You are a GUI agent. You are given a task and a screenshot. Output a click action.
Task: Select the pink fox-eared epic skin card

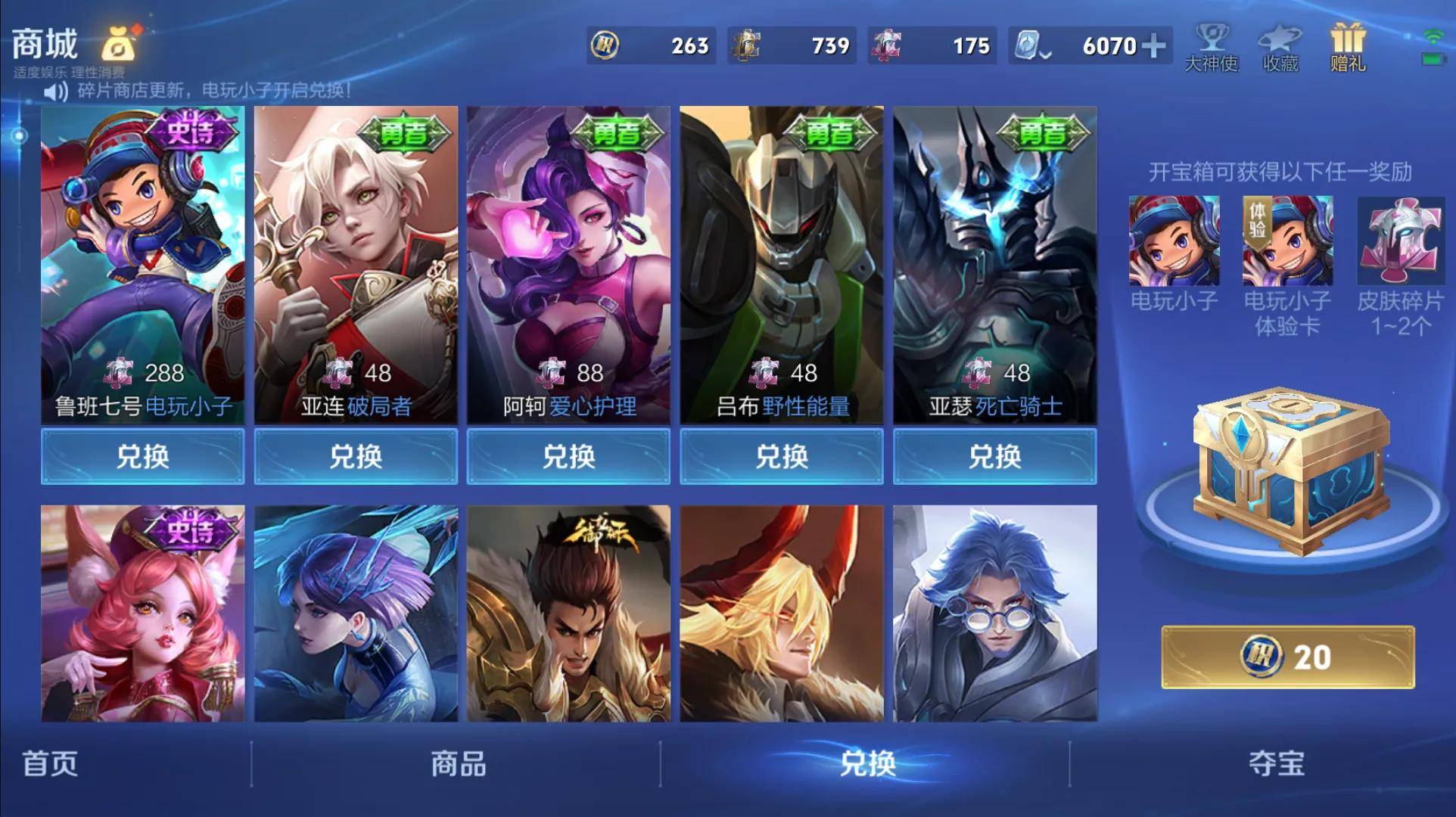pos(142,613)
